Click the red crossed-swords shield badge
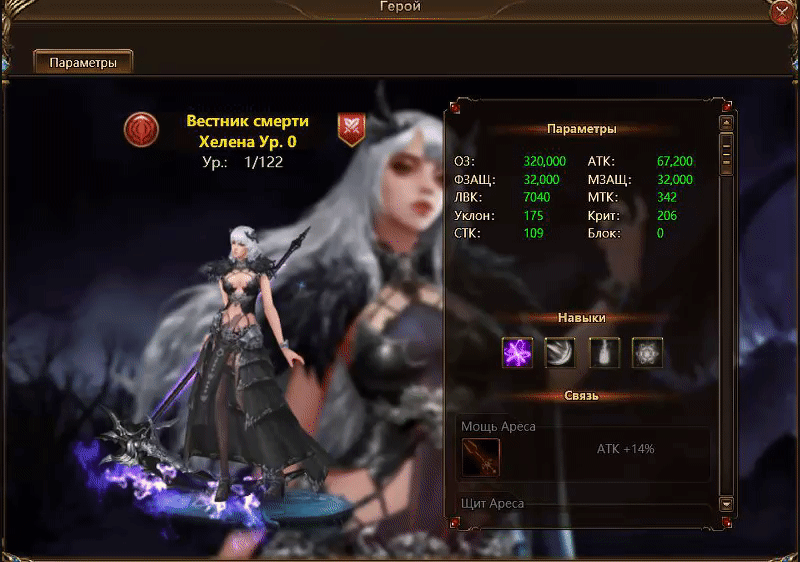This screenshot has height=562, width=800. click(351, 128)
